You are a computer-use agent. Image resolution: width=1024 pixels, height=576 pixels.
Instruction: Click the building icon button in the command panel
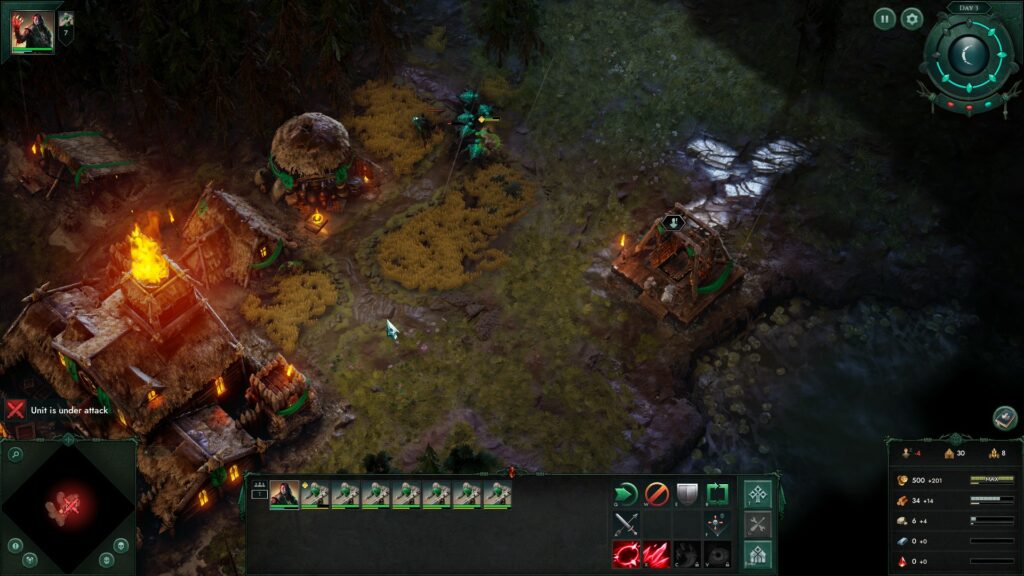[758, 554]
